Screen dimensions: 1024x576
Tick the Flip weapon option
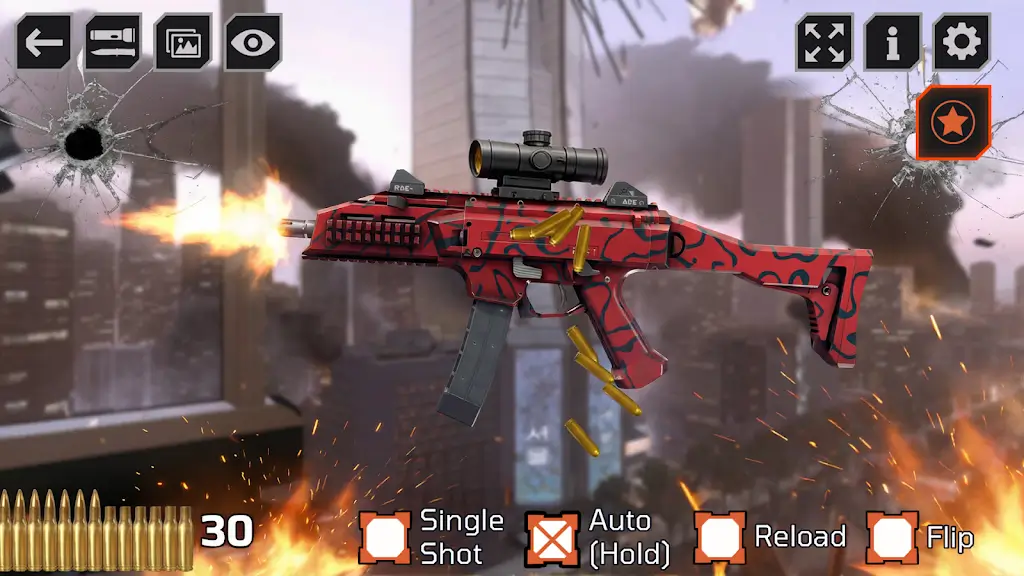891,537
